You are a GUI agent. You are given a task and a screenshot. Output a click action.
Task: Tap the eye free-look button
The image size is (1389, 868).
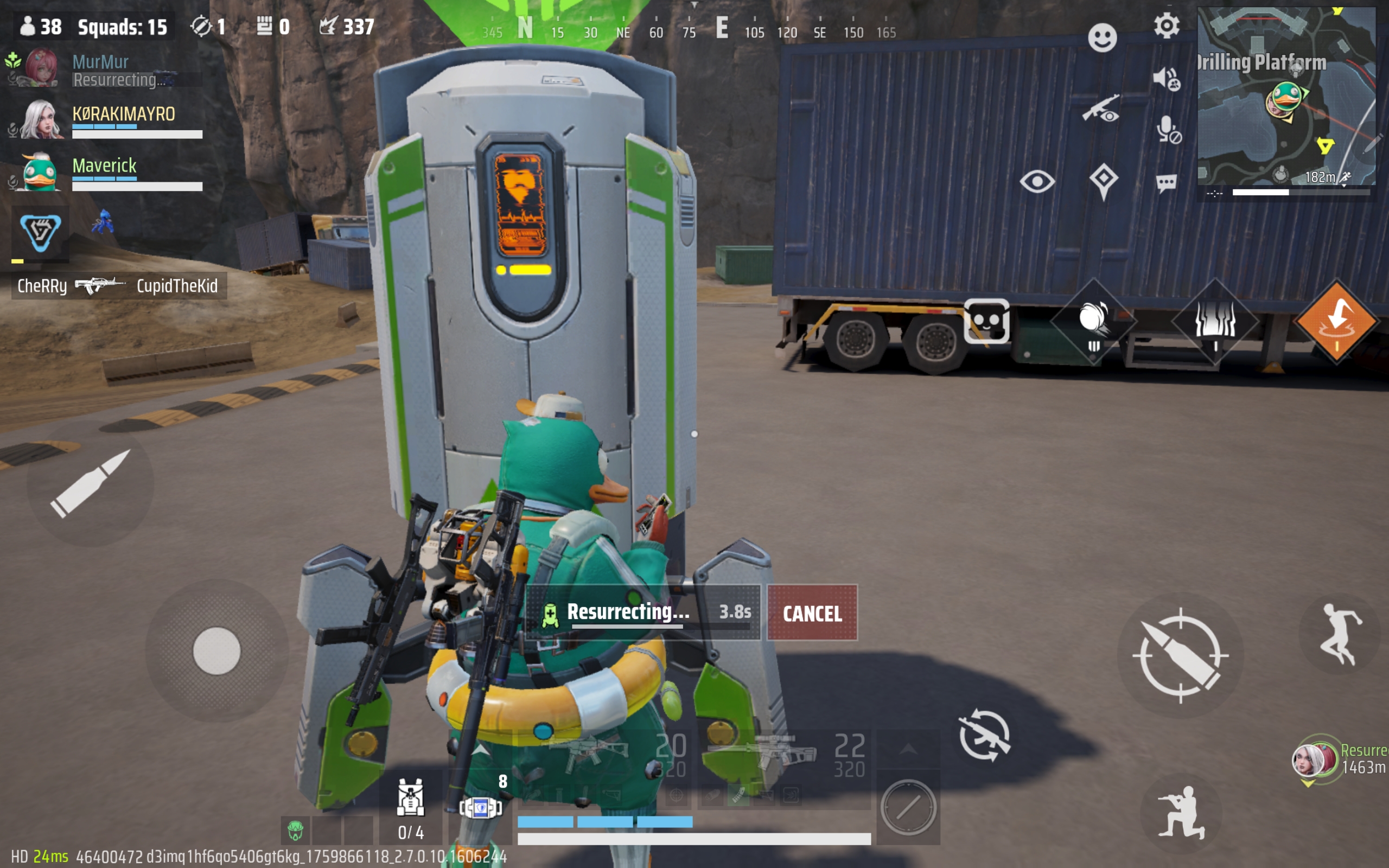(x=1037, y=182)
